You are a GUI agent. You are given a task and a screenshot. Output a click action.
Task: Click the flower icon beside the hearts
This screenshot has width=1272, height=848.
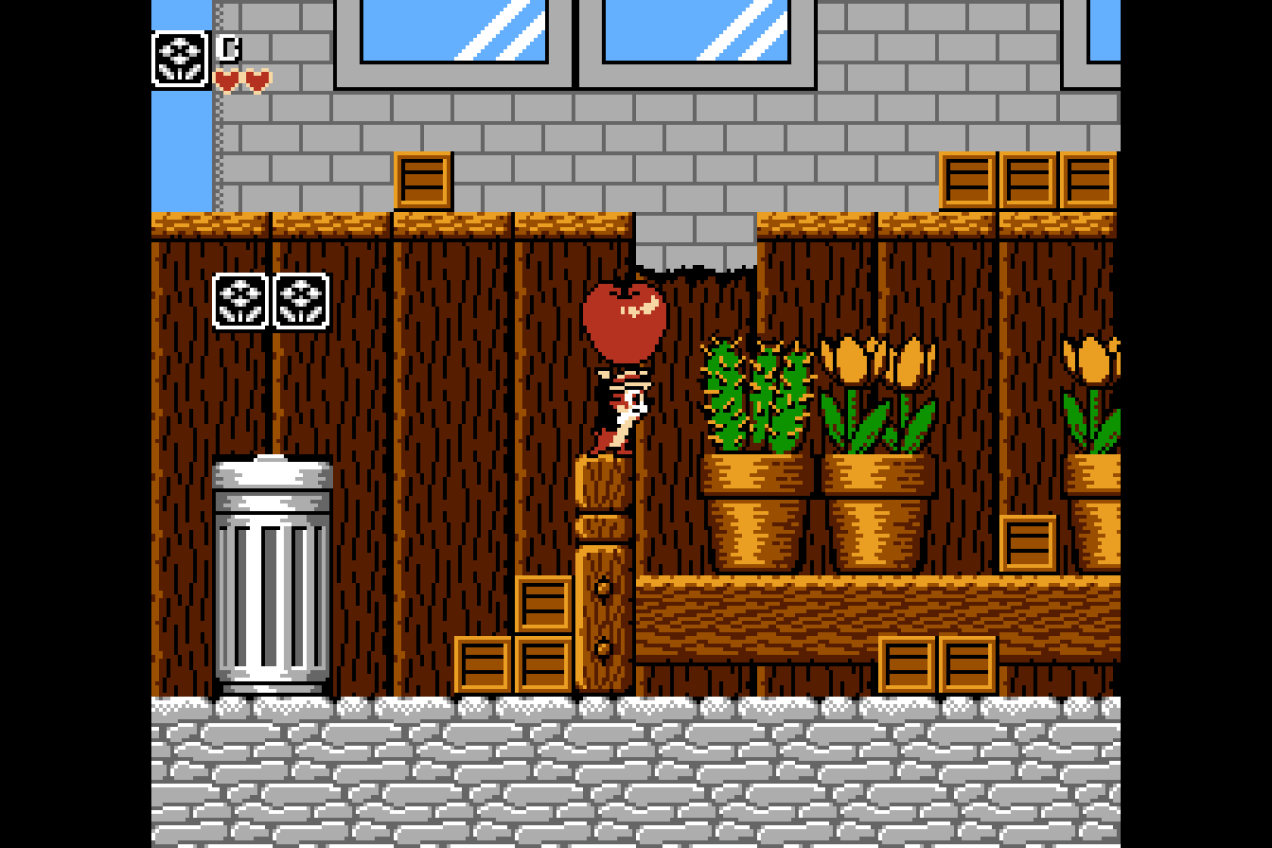click(180, 59)
